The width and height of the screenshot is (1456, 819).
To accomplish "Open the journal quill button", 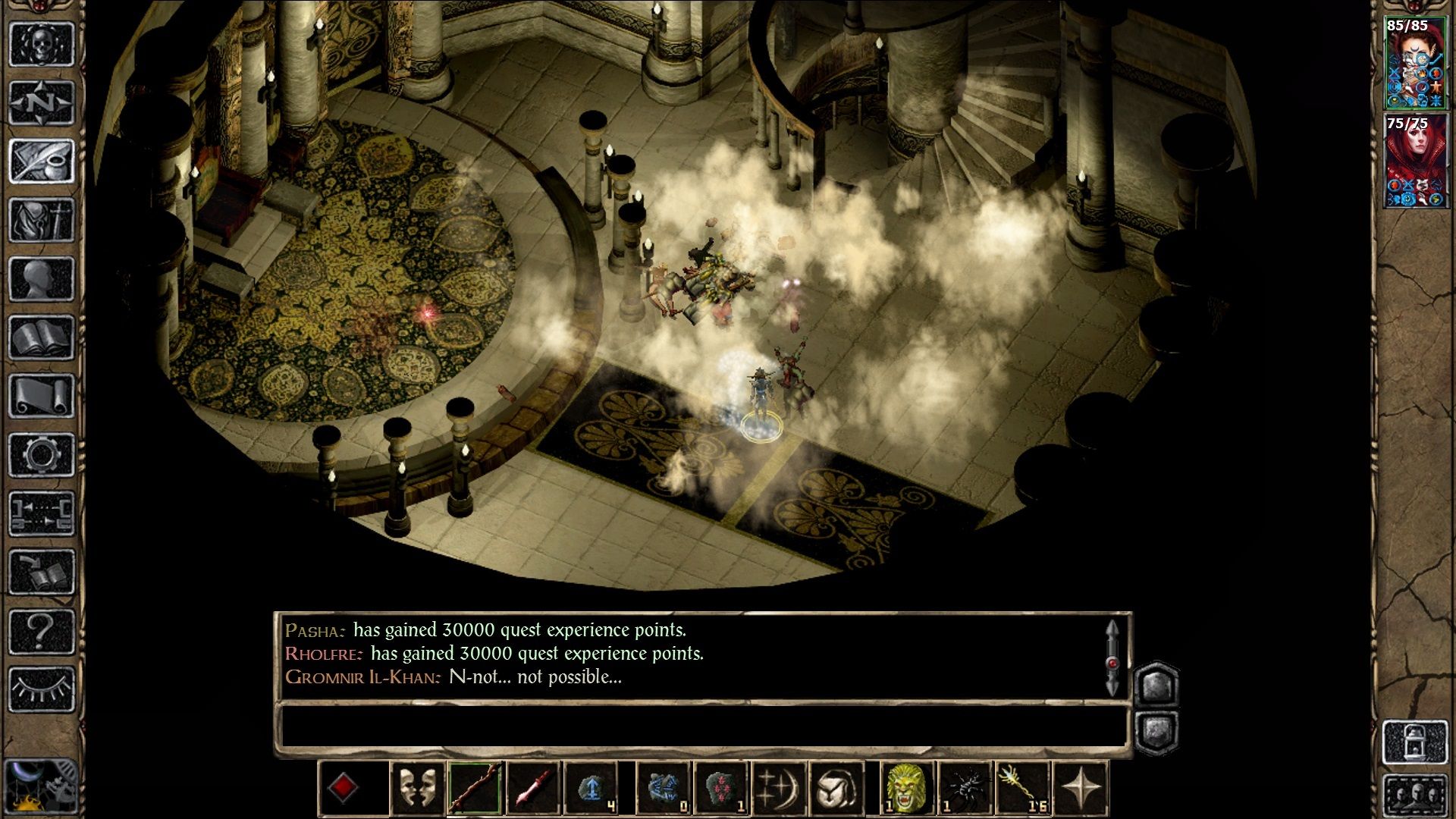I will (42, 161).
